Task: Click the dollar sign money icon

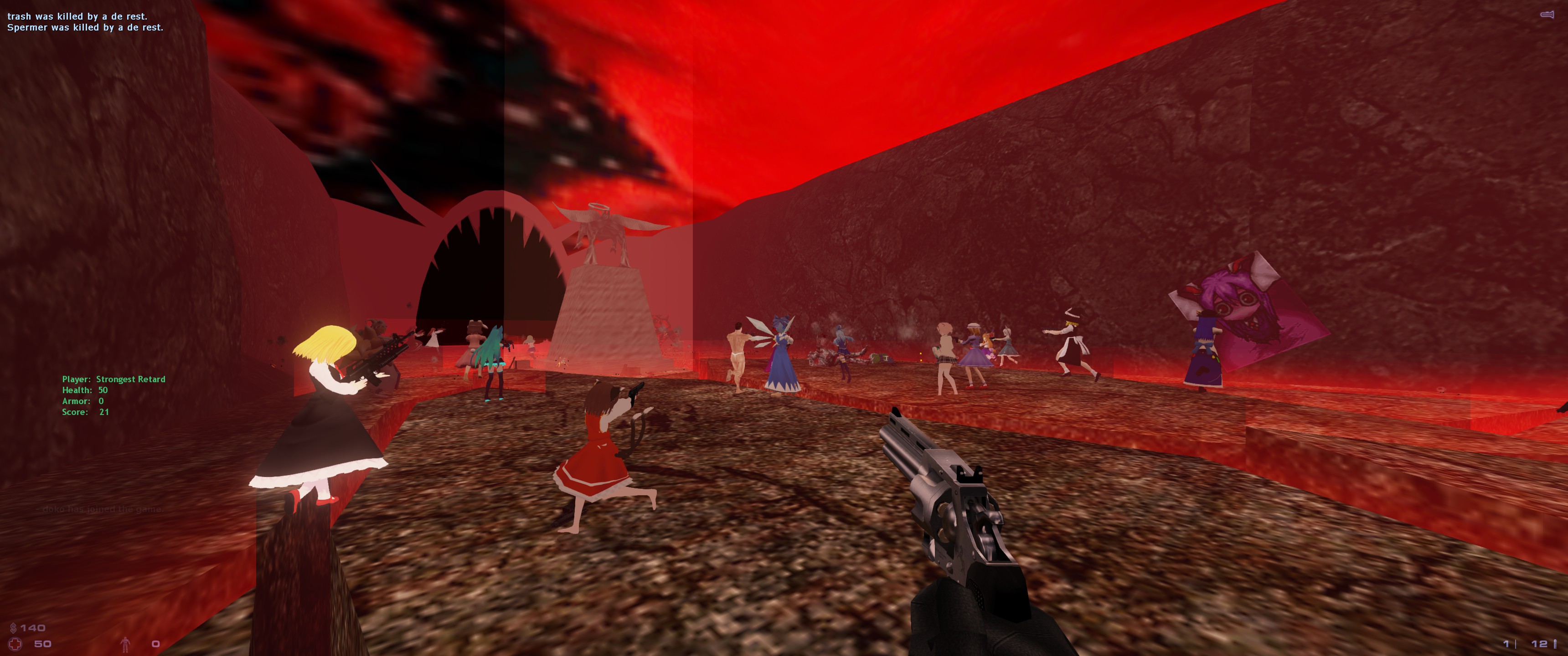Action: tap(13, 627)
